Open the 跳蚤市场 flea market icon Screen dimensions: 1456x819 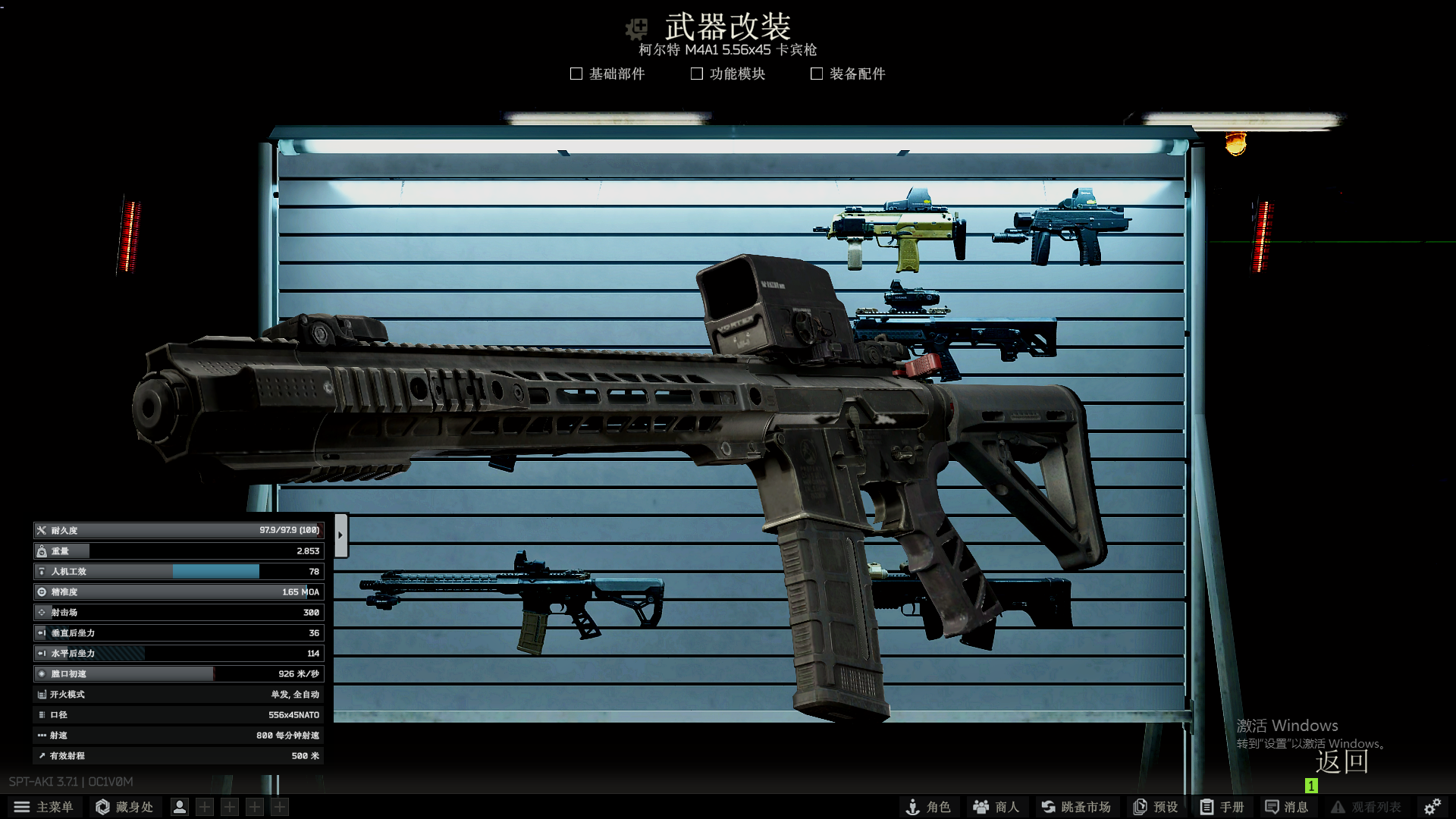[x=1075, y=807]
